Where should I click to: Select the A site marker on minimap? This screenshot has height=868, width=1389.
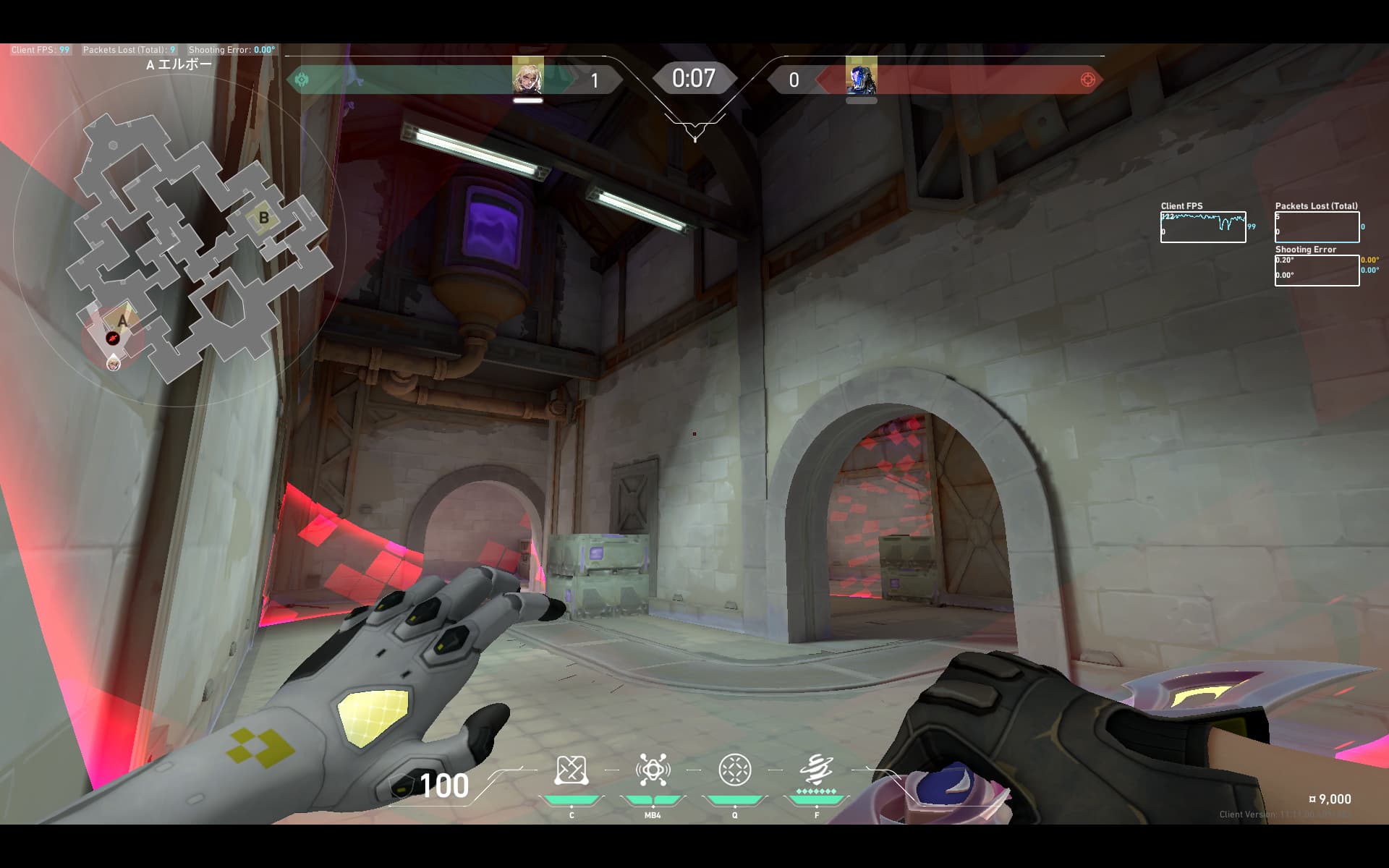122,321
